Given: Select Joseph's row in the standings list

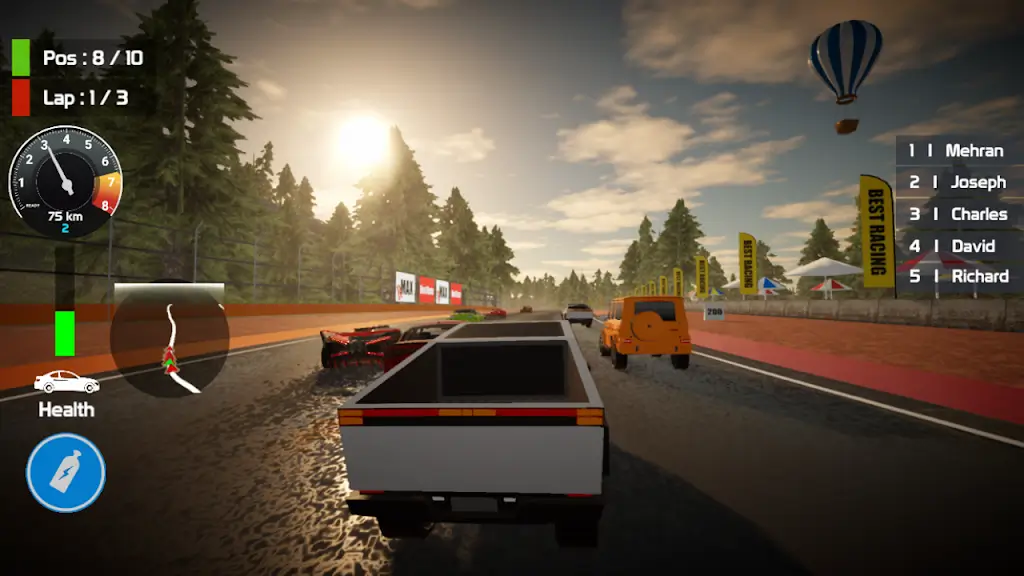Looking at the screenshot, I should [x=957, y=182].
